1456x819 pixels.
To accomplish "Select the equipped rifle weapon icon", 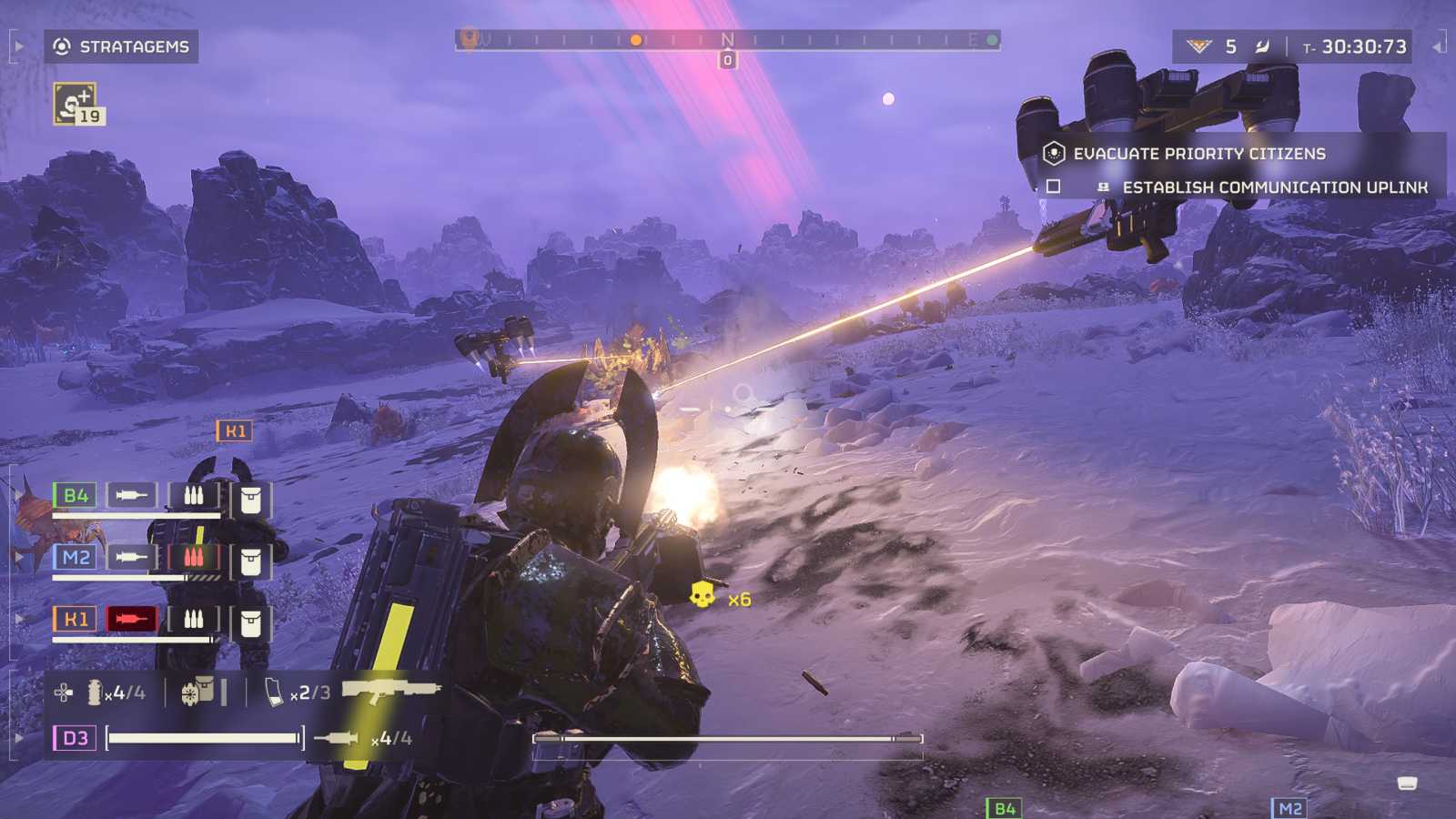I will [390, 692].
